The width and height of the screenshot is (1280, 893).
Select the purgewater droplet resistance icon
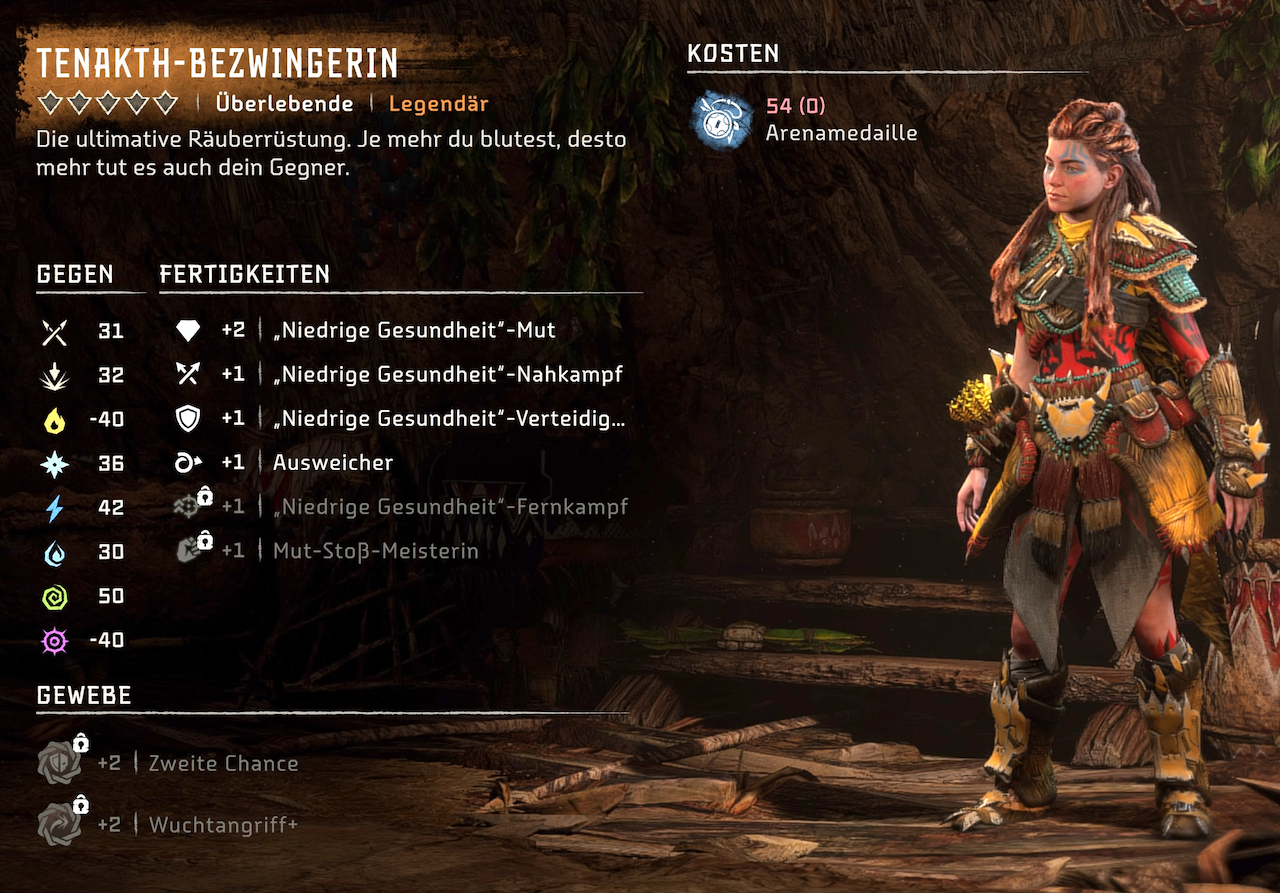(x=55, y=551)
